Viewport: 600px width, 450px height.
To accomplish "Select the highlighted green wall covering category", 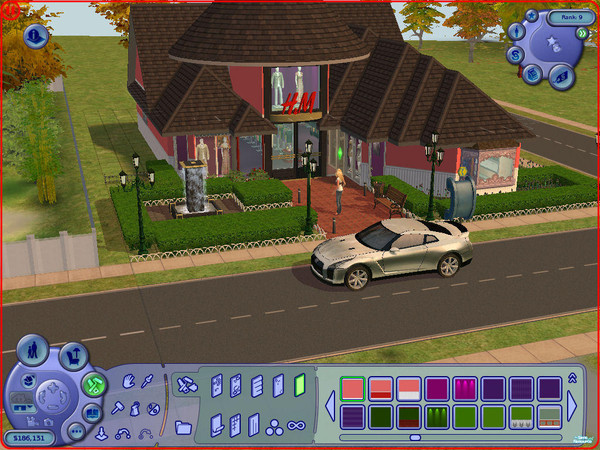I will pos(298,384).
